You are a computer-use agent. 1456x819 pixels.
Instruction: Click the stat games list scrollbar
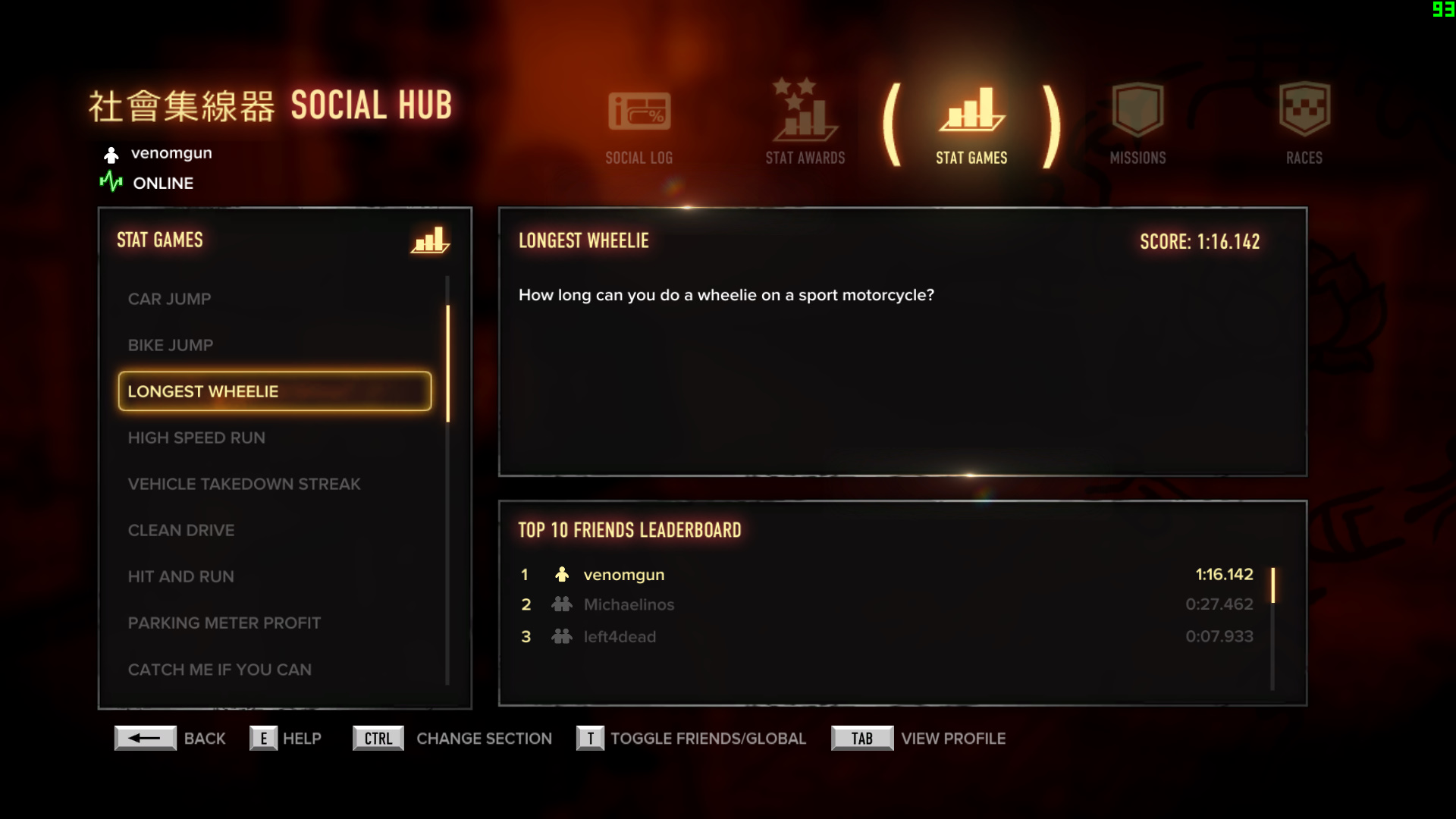[448, 364]
